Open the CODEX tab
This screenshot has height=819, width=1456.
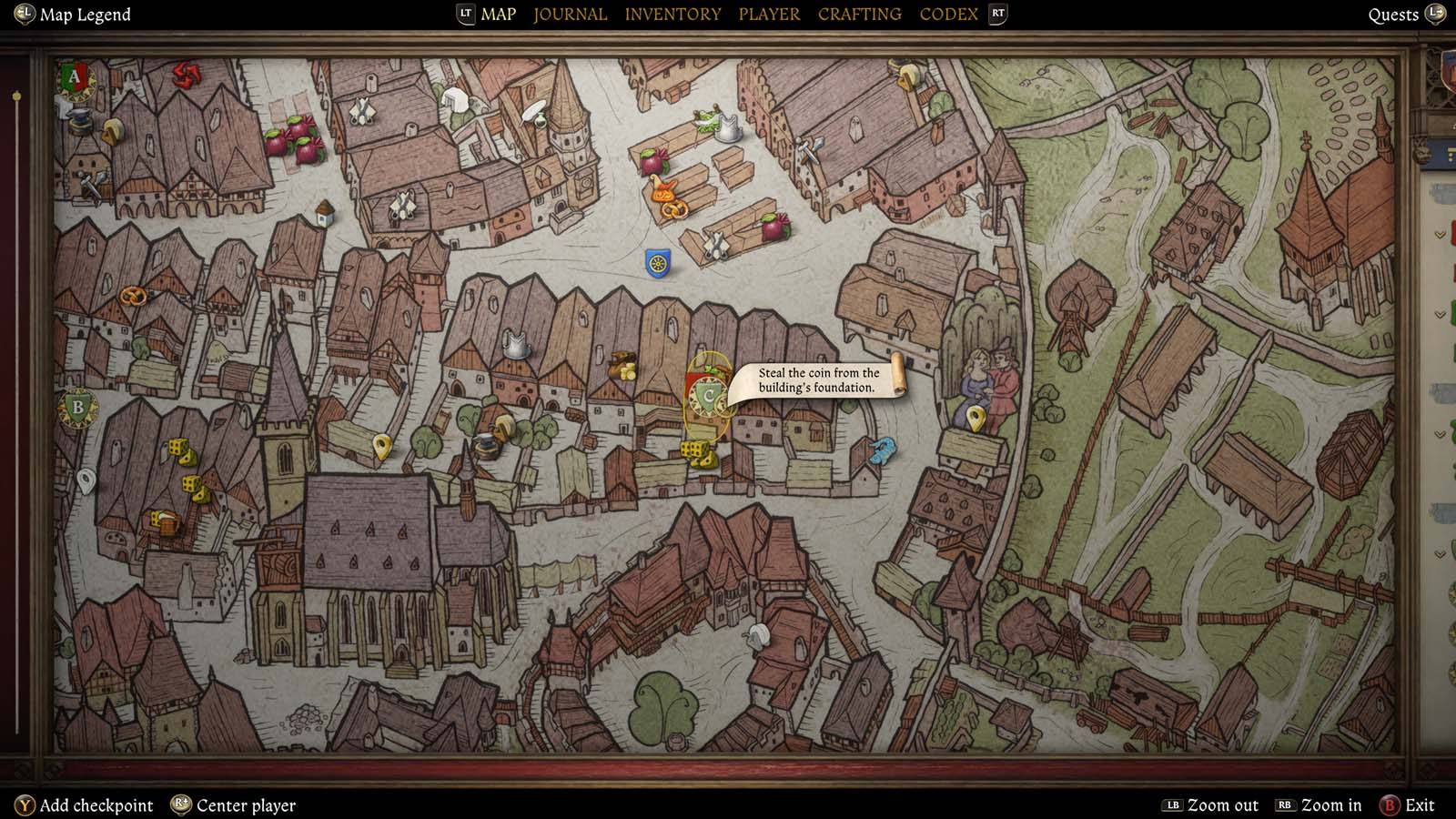(x=947, y=14)
